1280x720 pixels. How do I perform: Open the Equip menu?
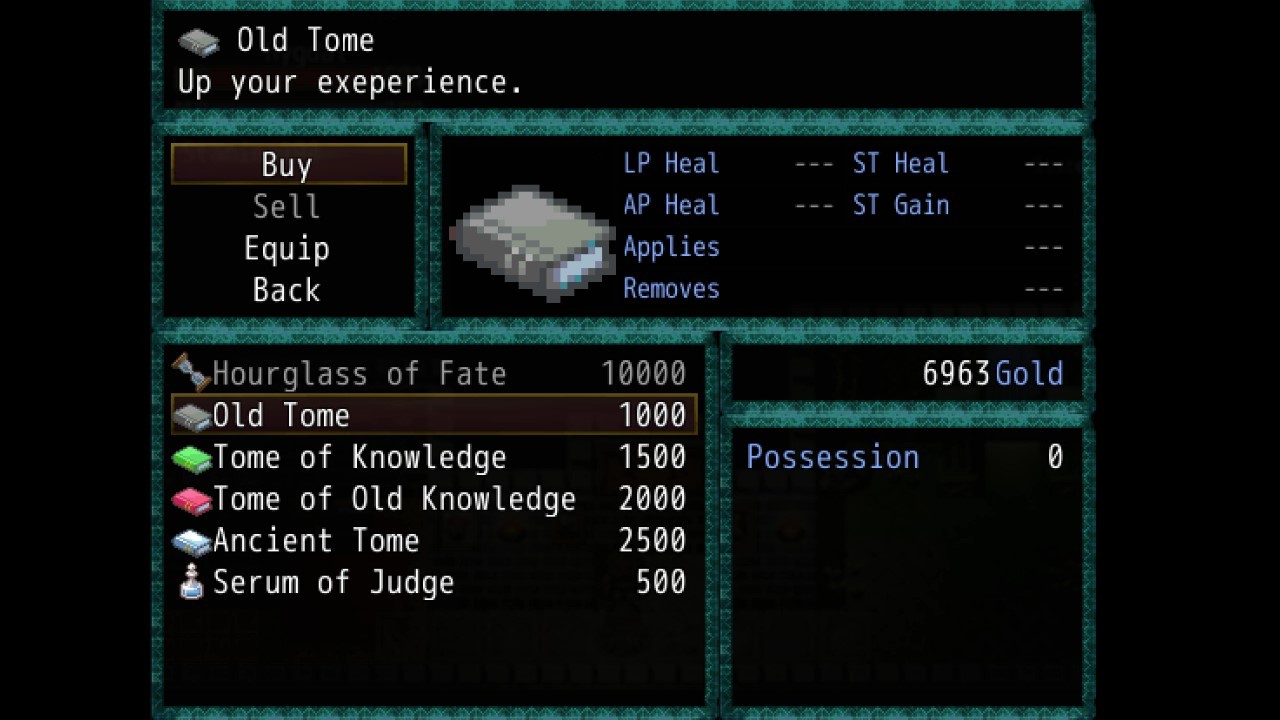coord(287,248)
